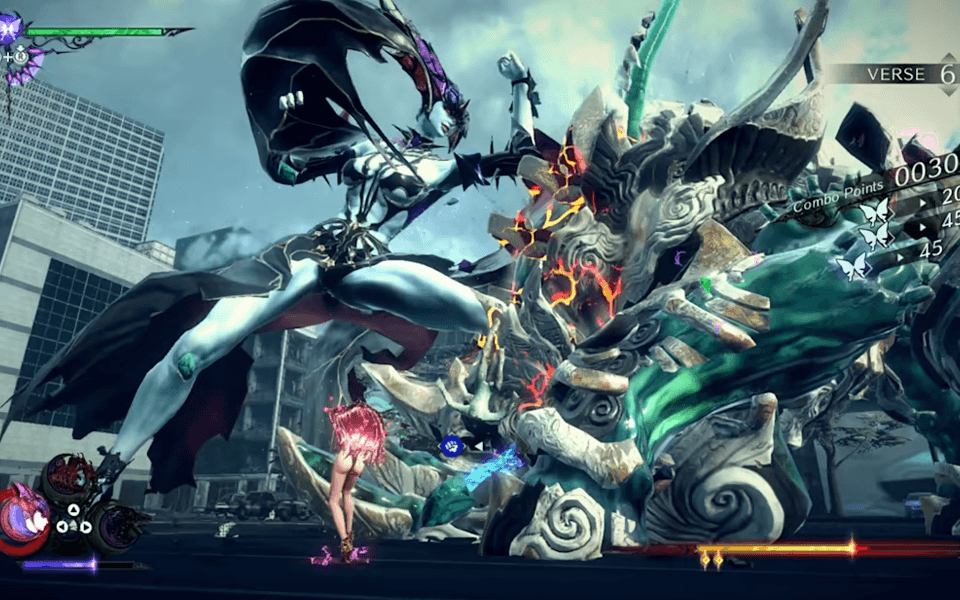Viewport: 960px width, 600px height.
Task: Choose the upper dark red demon slot
Action: [68, 477]
